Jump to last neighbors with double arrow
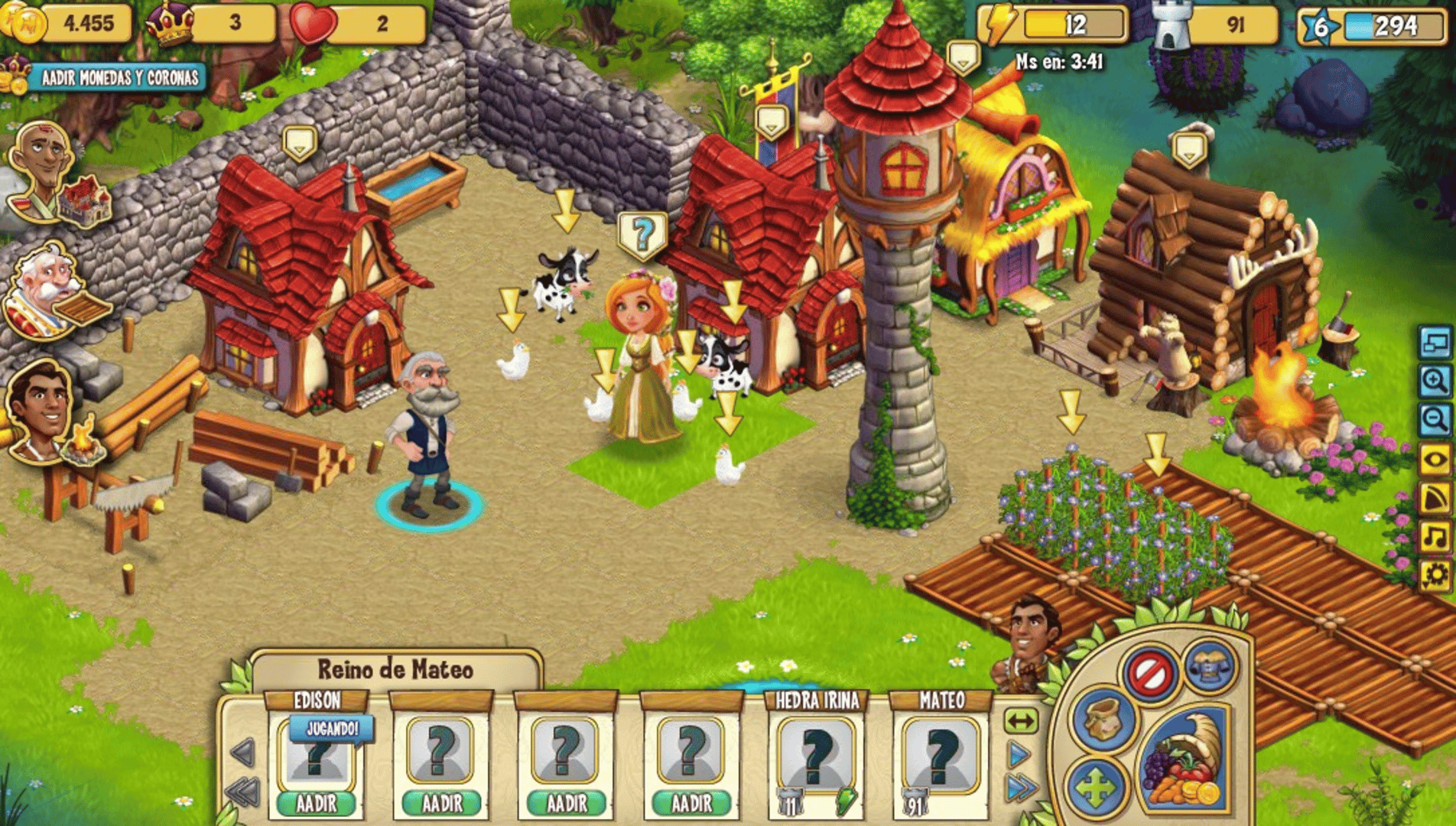The image size is (1456, 826). [1022, 787]
